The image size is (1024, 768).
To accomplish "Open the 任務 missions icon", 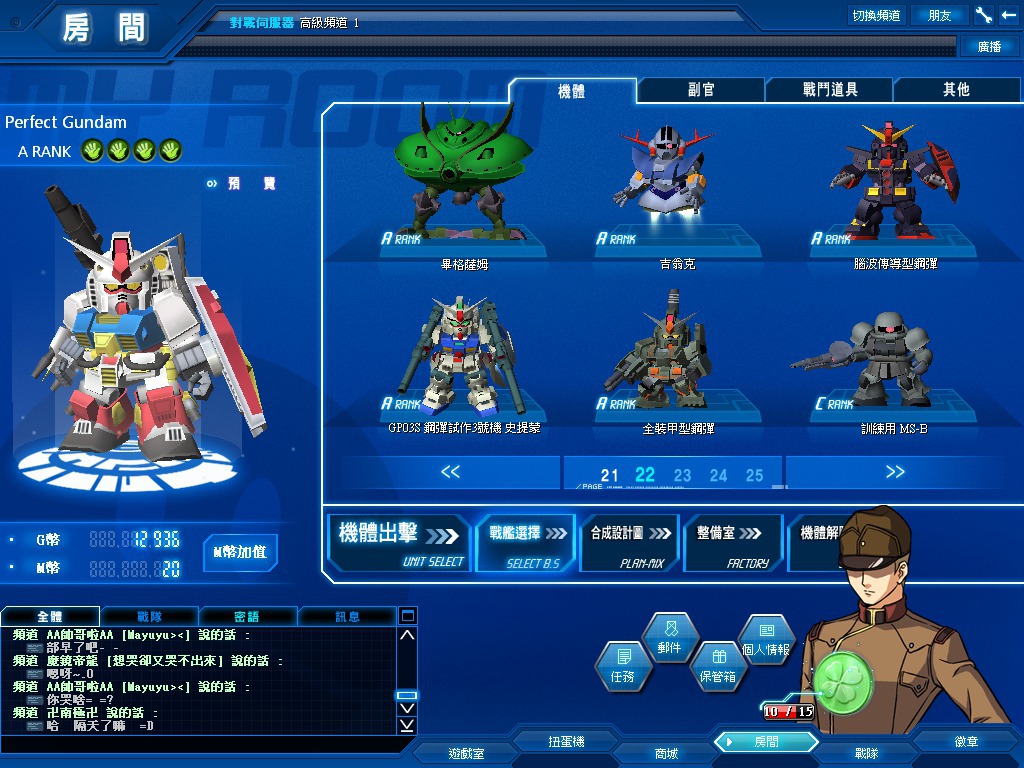I will click(622, 665).
